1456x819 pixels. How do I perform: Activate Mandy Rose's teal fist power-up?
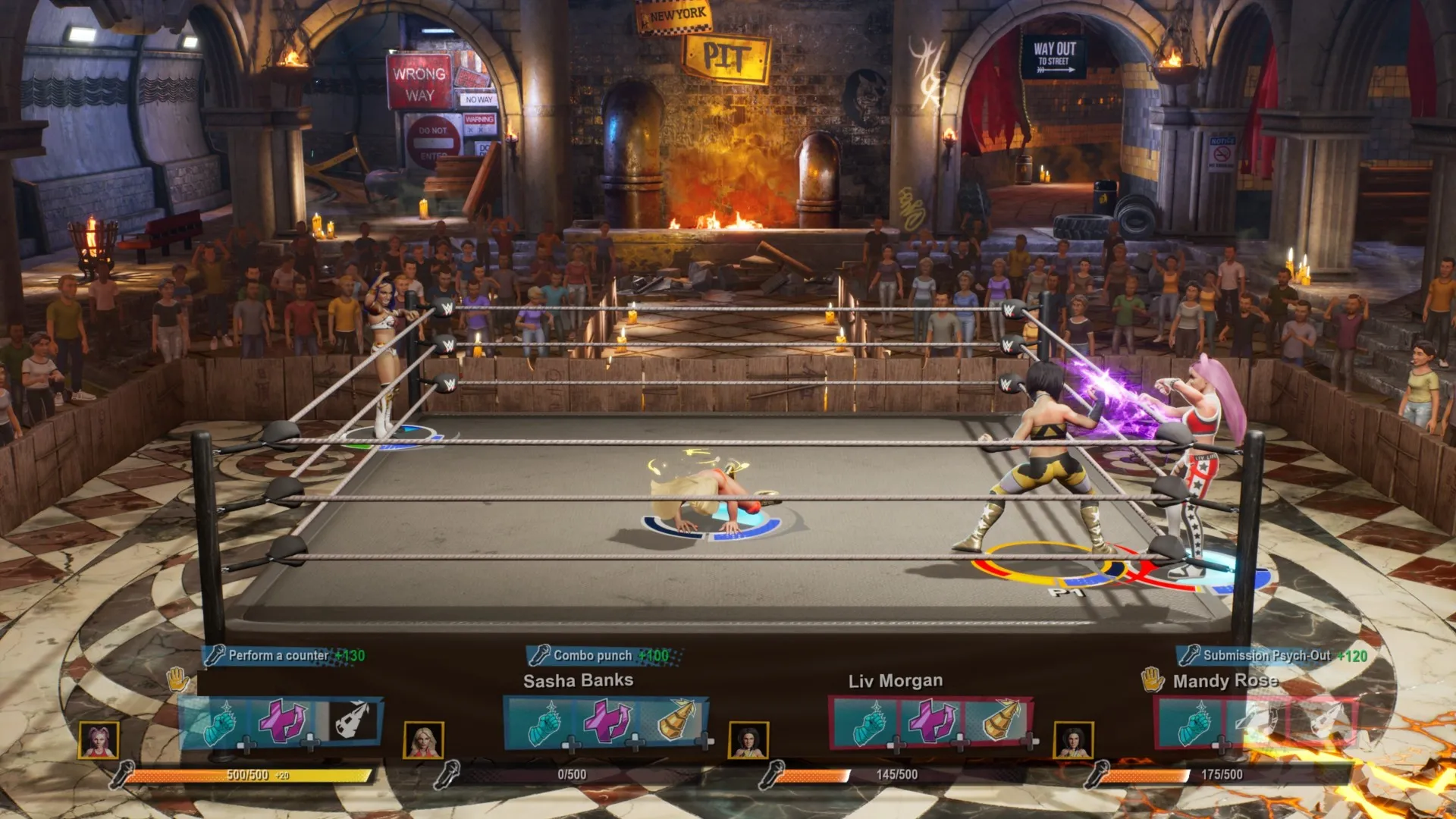(x=1193, y=723)
